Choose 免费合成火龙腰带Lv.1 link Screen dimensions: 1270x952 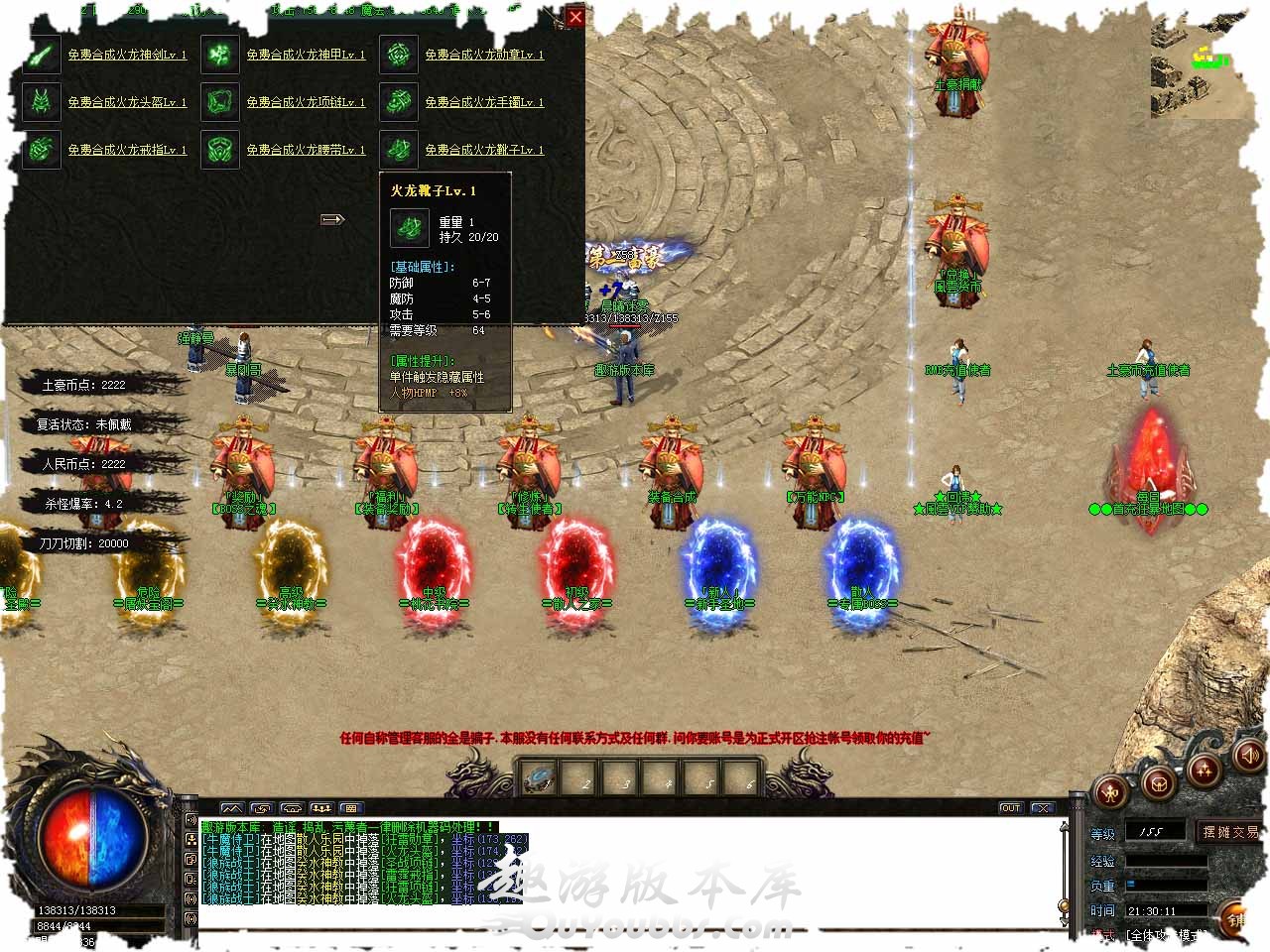[x=306, y=150]
